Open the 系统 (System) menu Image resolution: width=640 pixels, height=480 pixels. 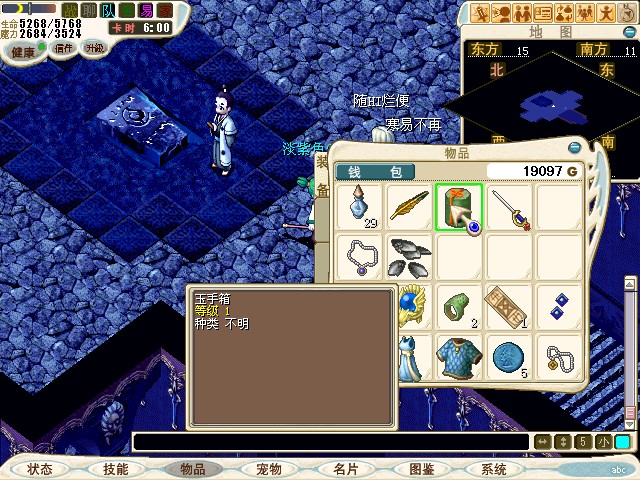[x=494, y=468]
